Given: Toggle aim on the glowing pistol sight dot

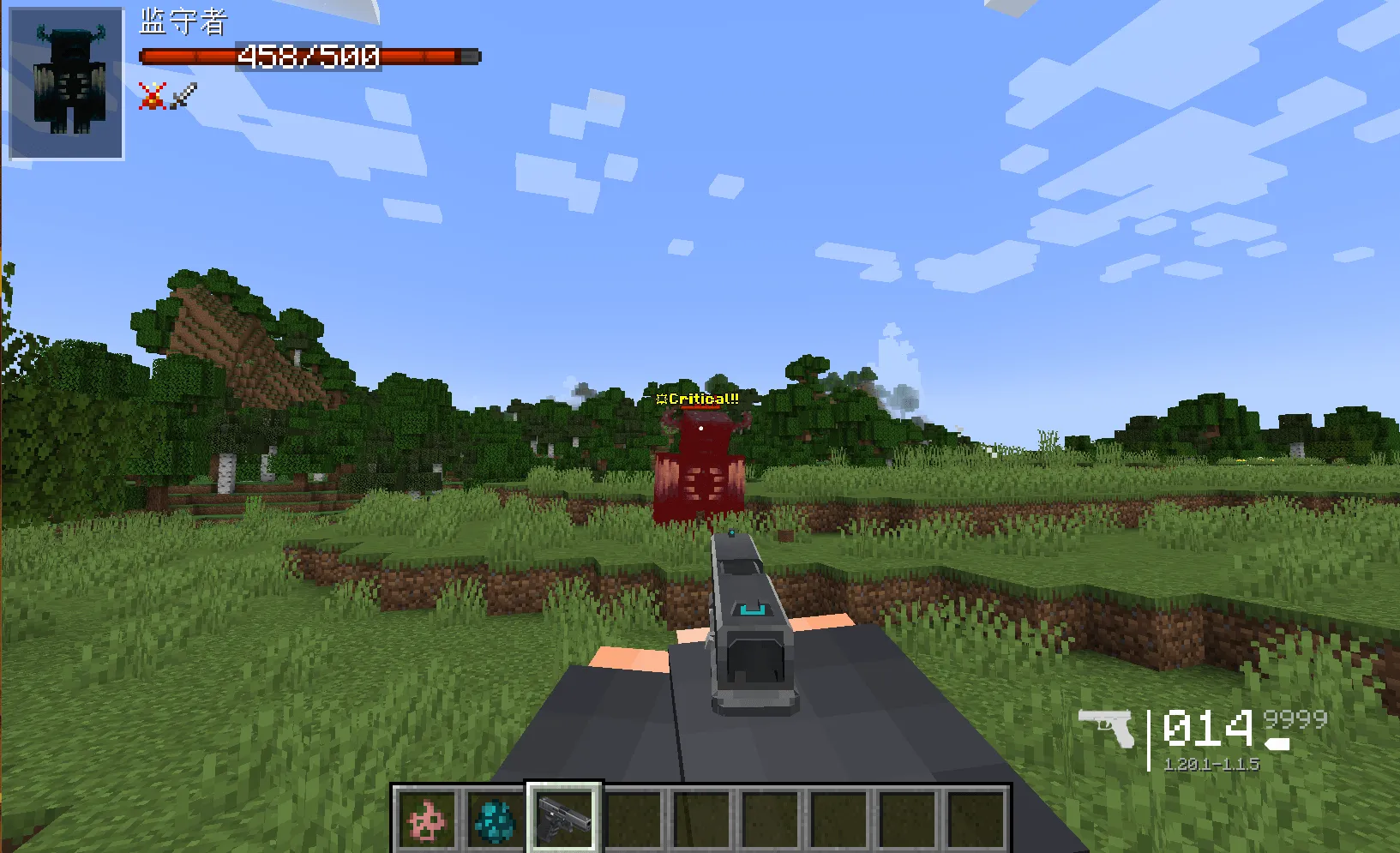Looking at the screenshot, I should (731, 533).
